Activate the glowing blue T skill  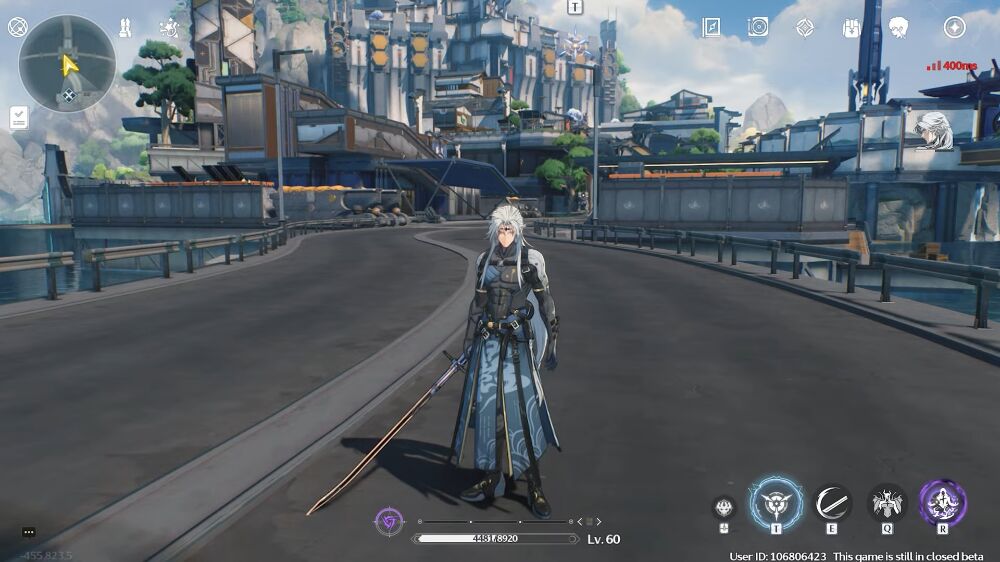coord(776,503)
